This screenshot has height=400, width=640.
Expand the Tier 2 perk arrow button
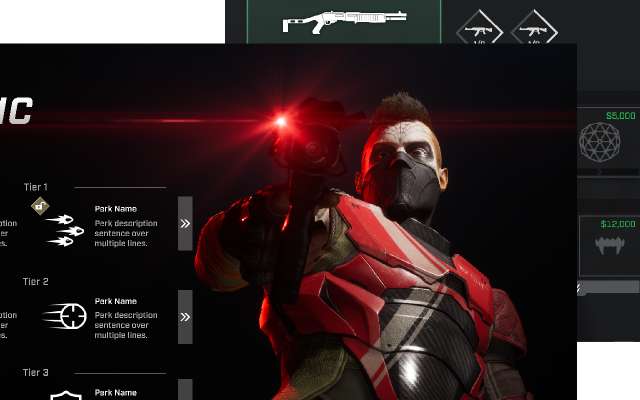pos(185,317)
